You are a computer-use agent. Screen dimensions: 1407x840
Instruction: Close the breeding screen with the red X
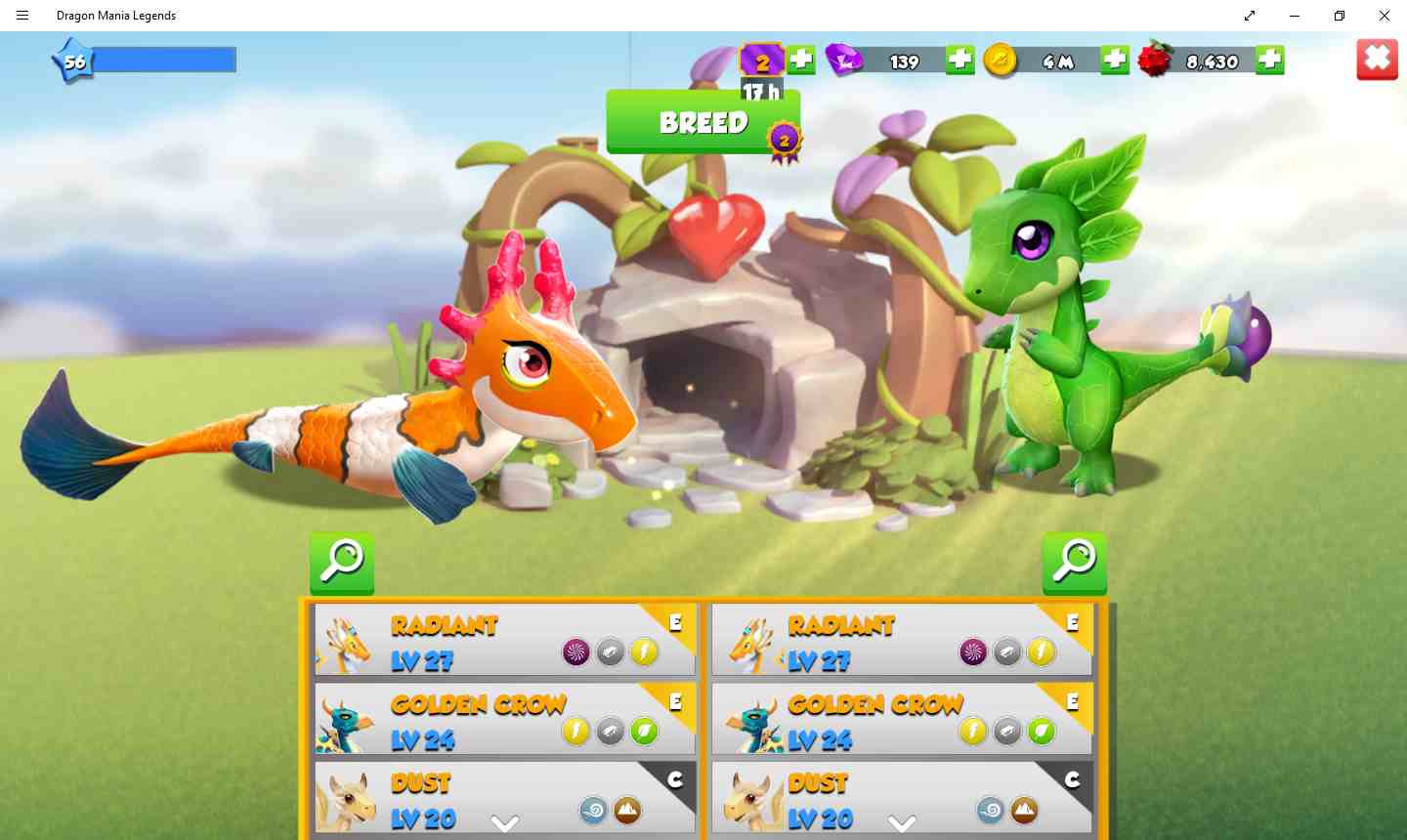(x=1377, y=59)
